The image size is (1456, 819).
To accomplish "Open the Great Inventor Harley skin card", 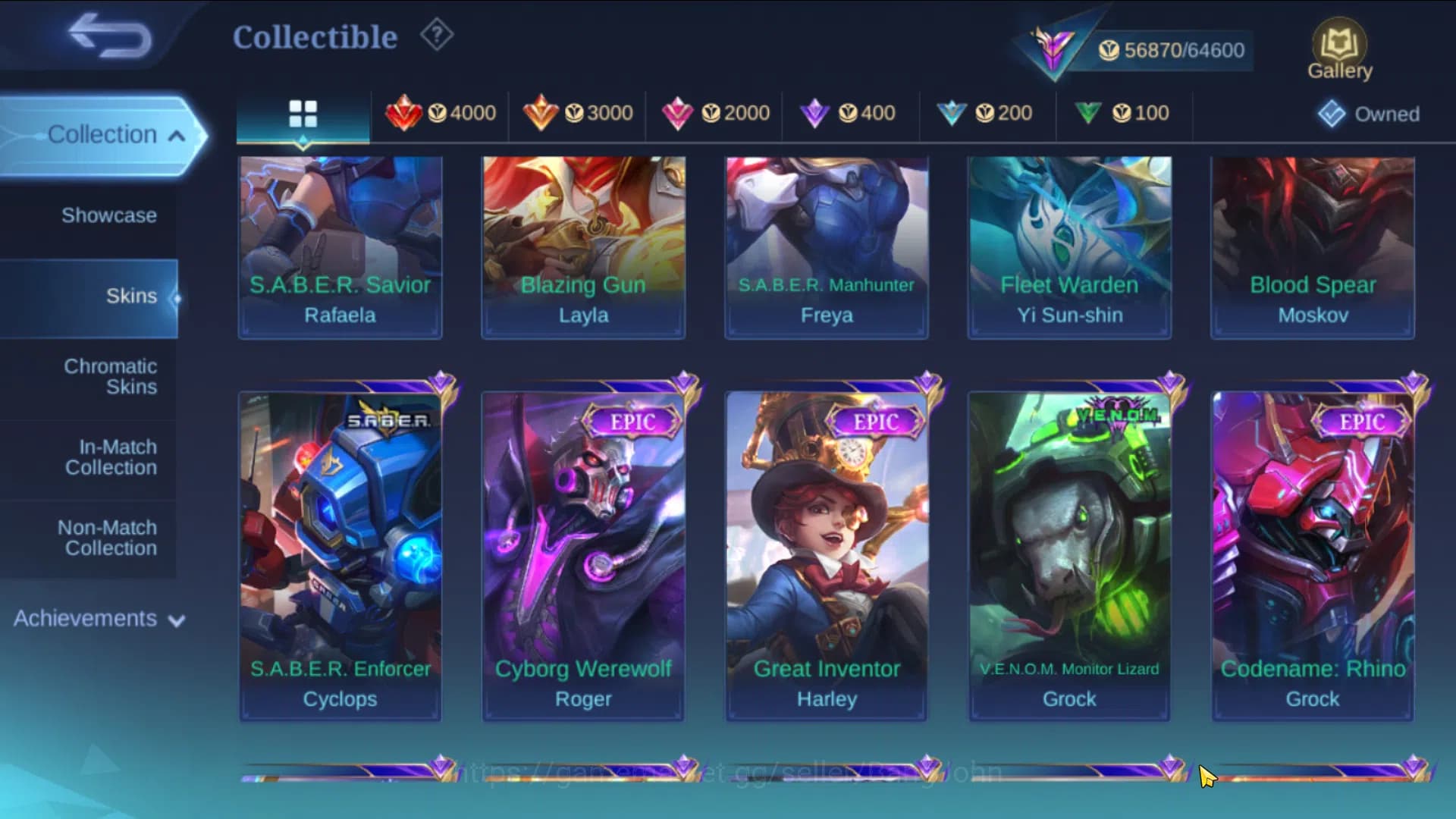I will pyautogui.click(x=826, y=554).
